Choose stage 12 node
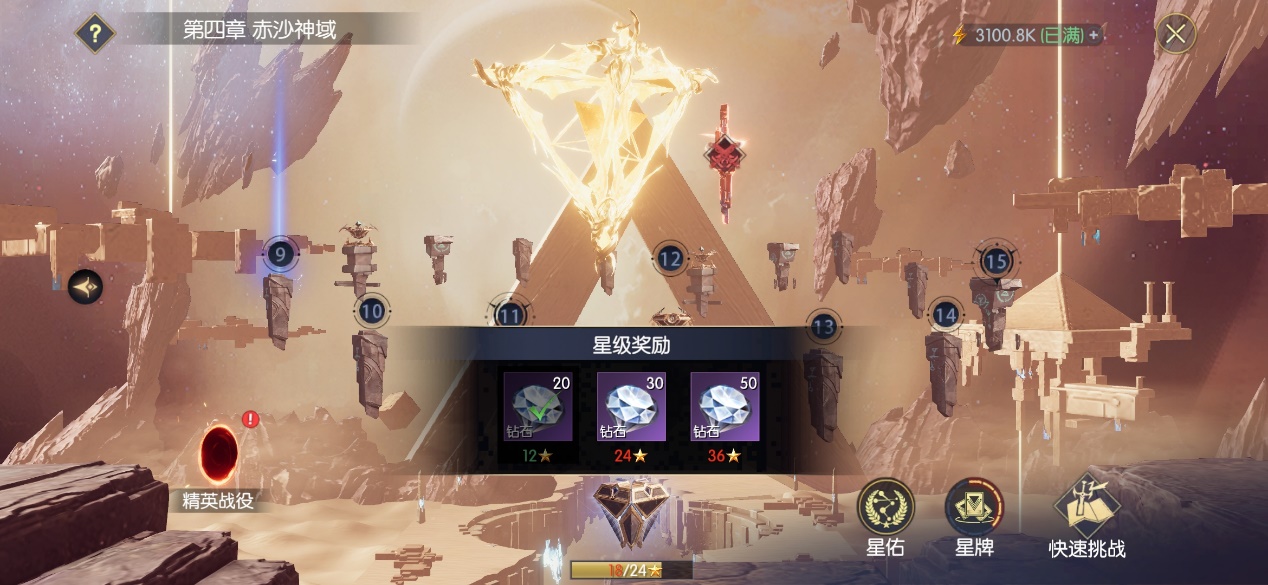 tap(670, 260)
